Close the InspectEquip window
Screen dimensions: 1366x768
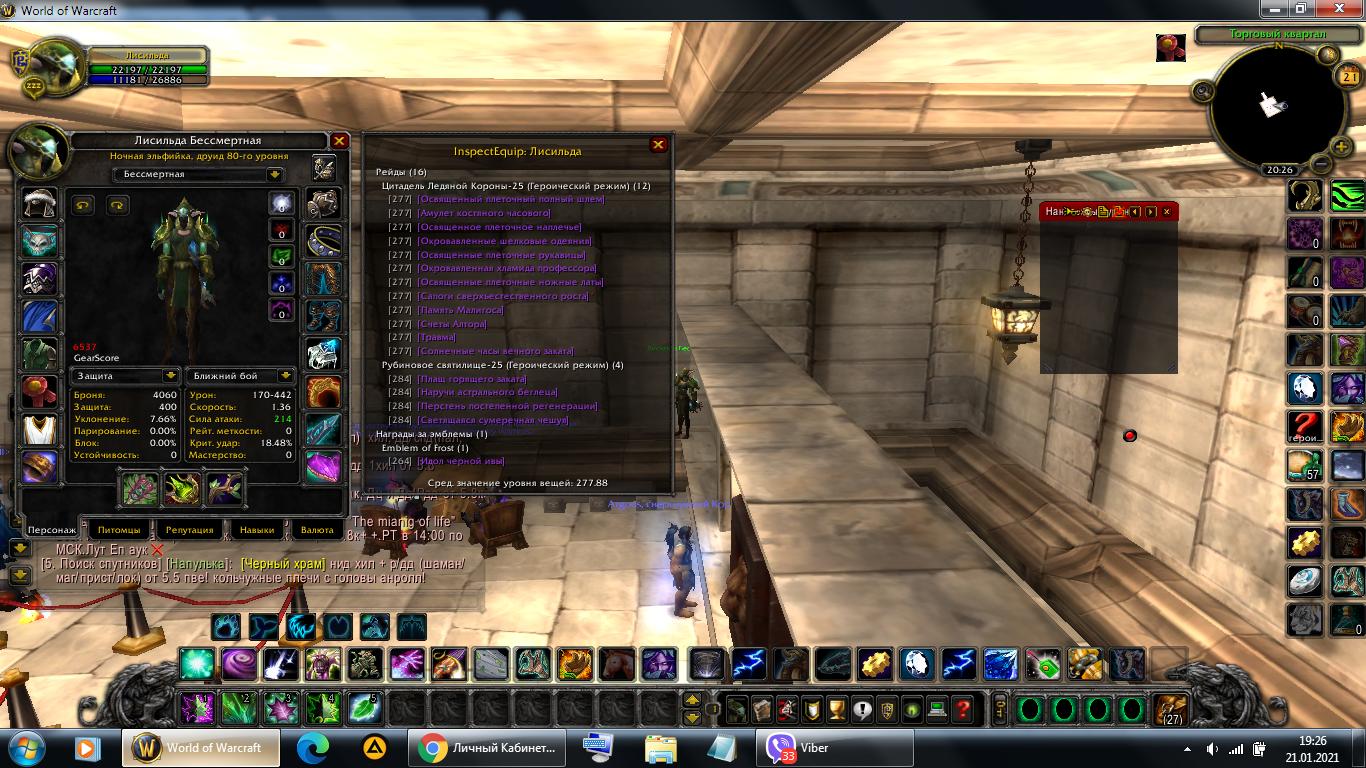[658, 145]
